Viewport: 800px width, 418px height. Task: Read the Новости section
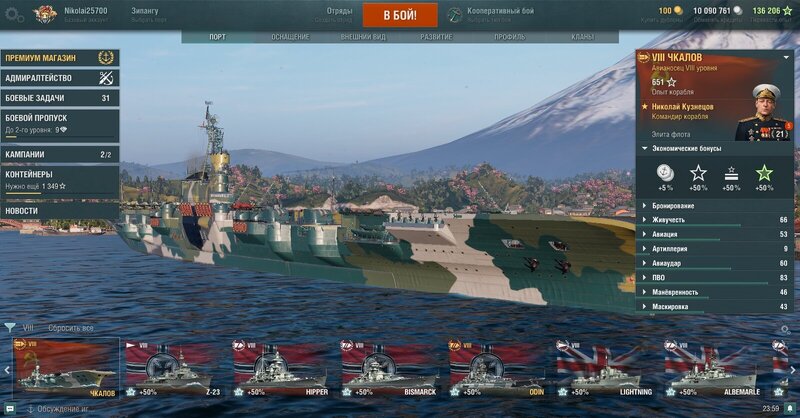click(59, 211)
